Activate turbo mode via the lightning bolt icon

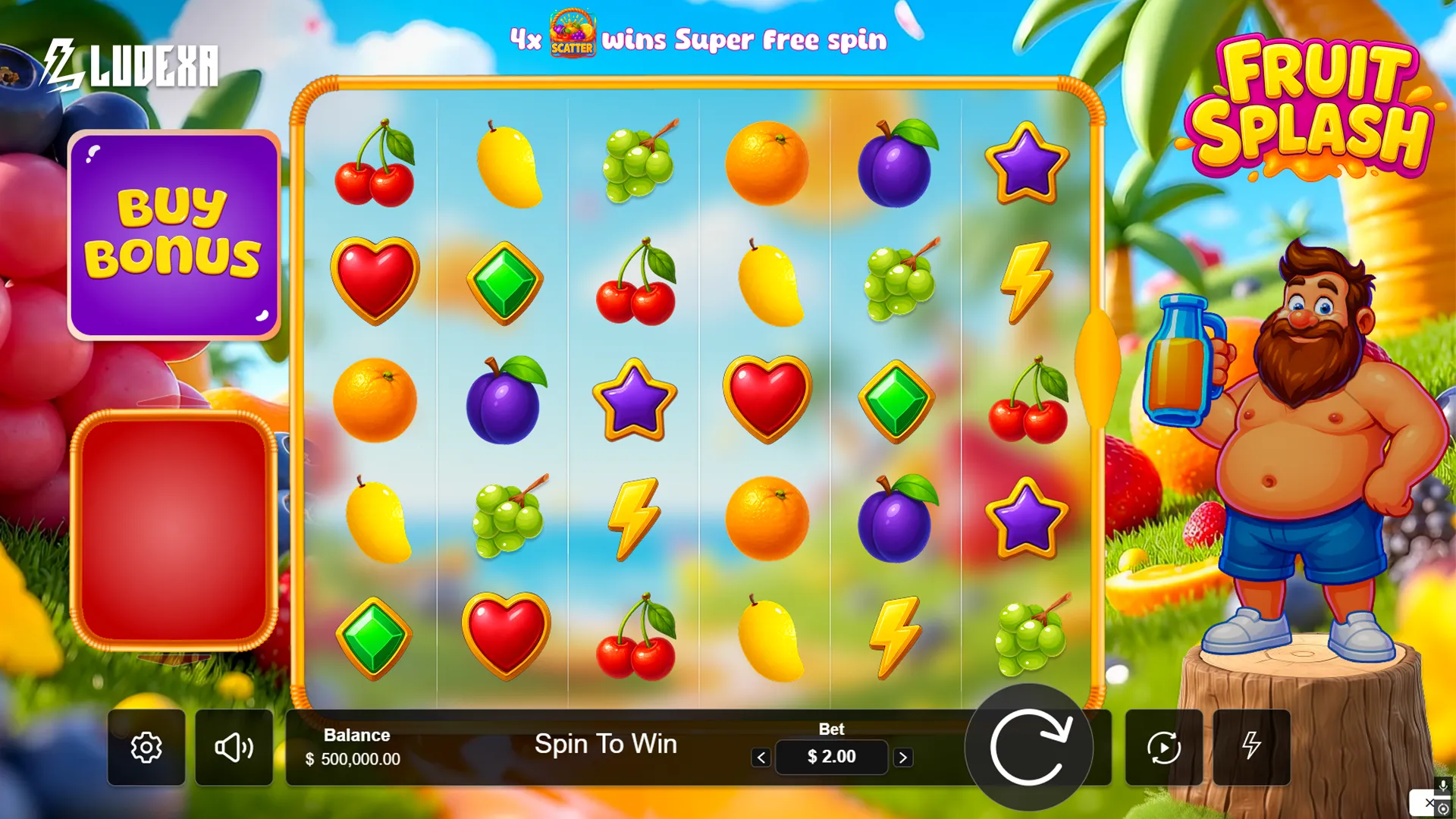1251,748
